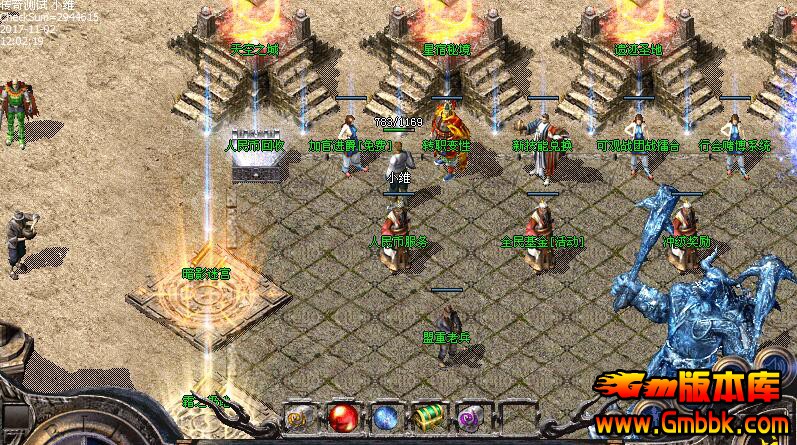Use the purple spiral scroll item

pos(473,417)
